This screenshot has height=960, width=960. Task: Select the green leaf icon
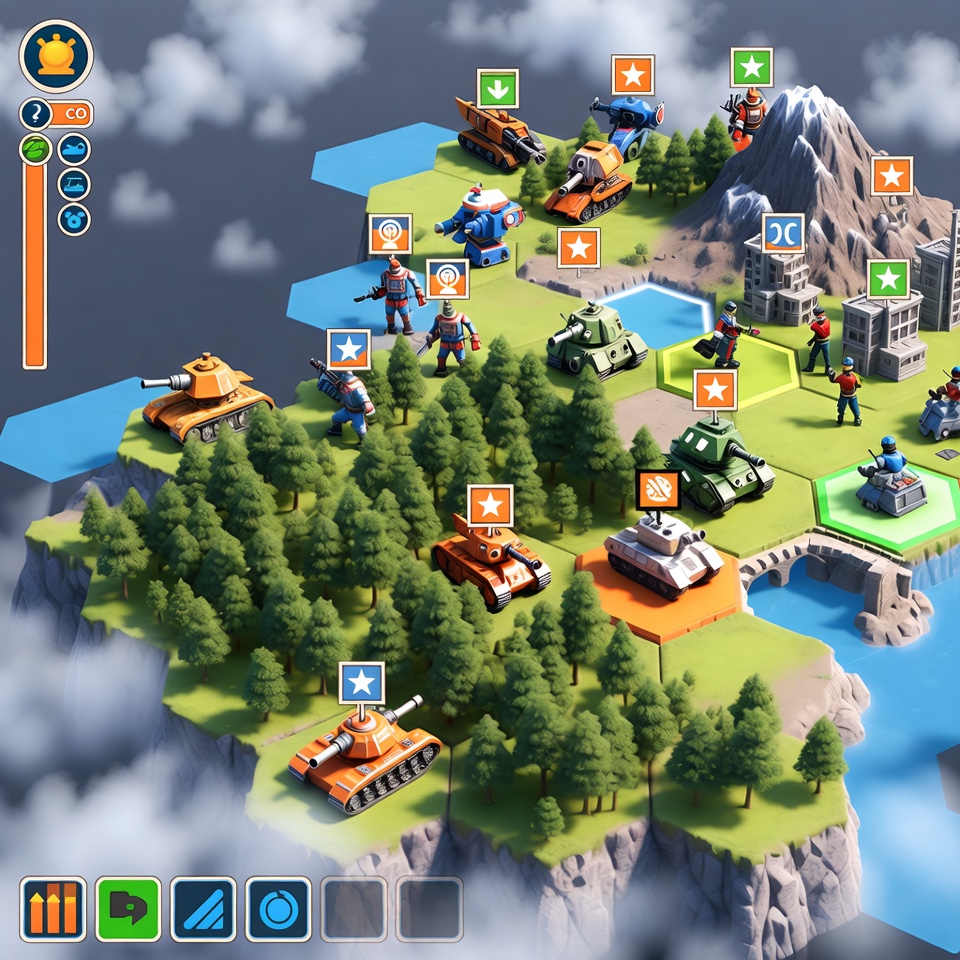(35, 150)
